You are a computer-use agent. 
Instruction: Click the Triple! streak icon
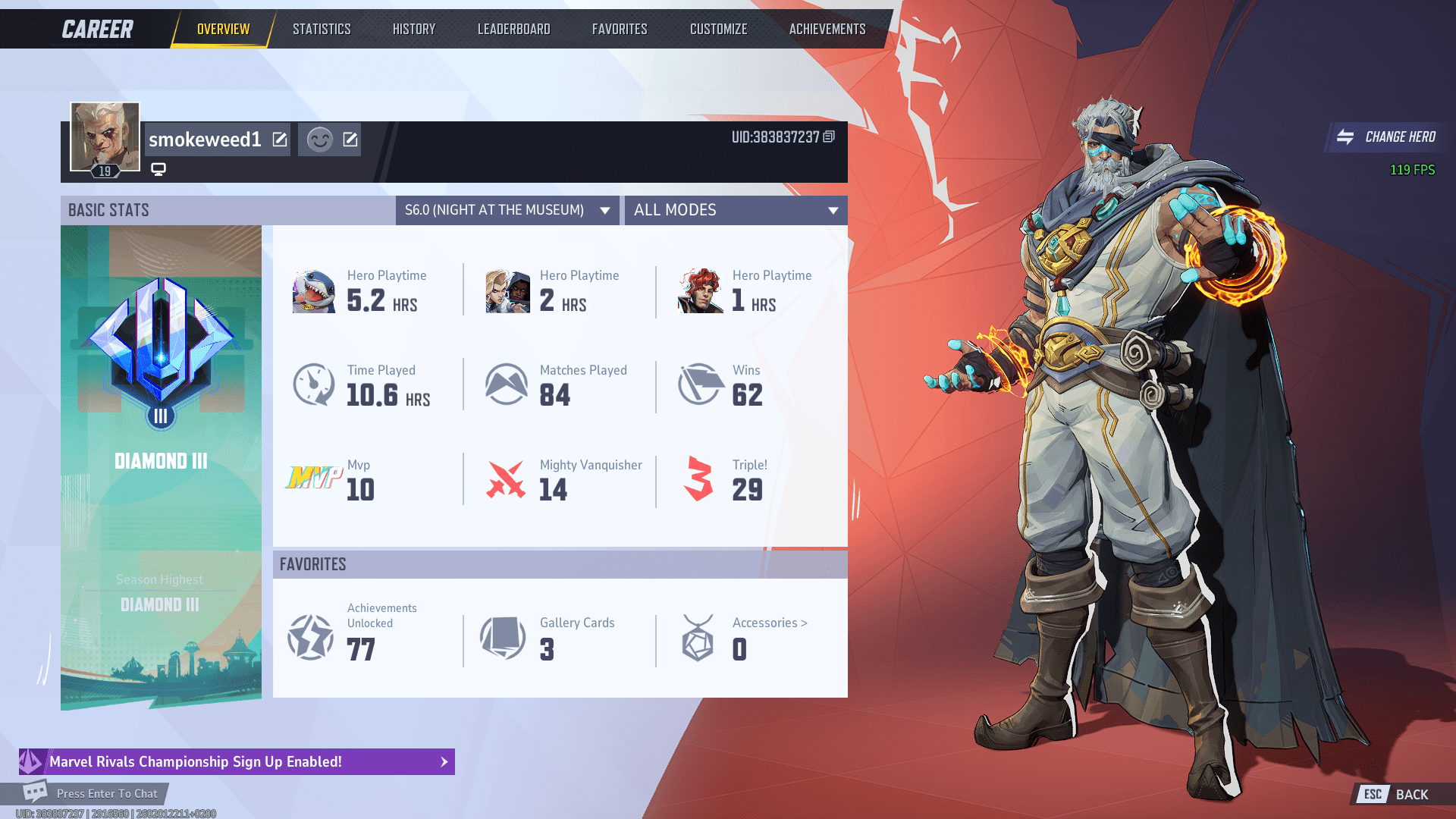tap(698, 479)
